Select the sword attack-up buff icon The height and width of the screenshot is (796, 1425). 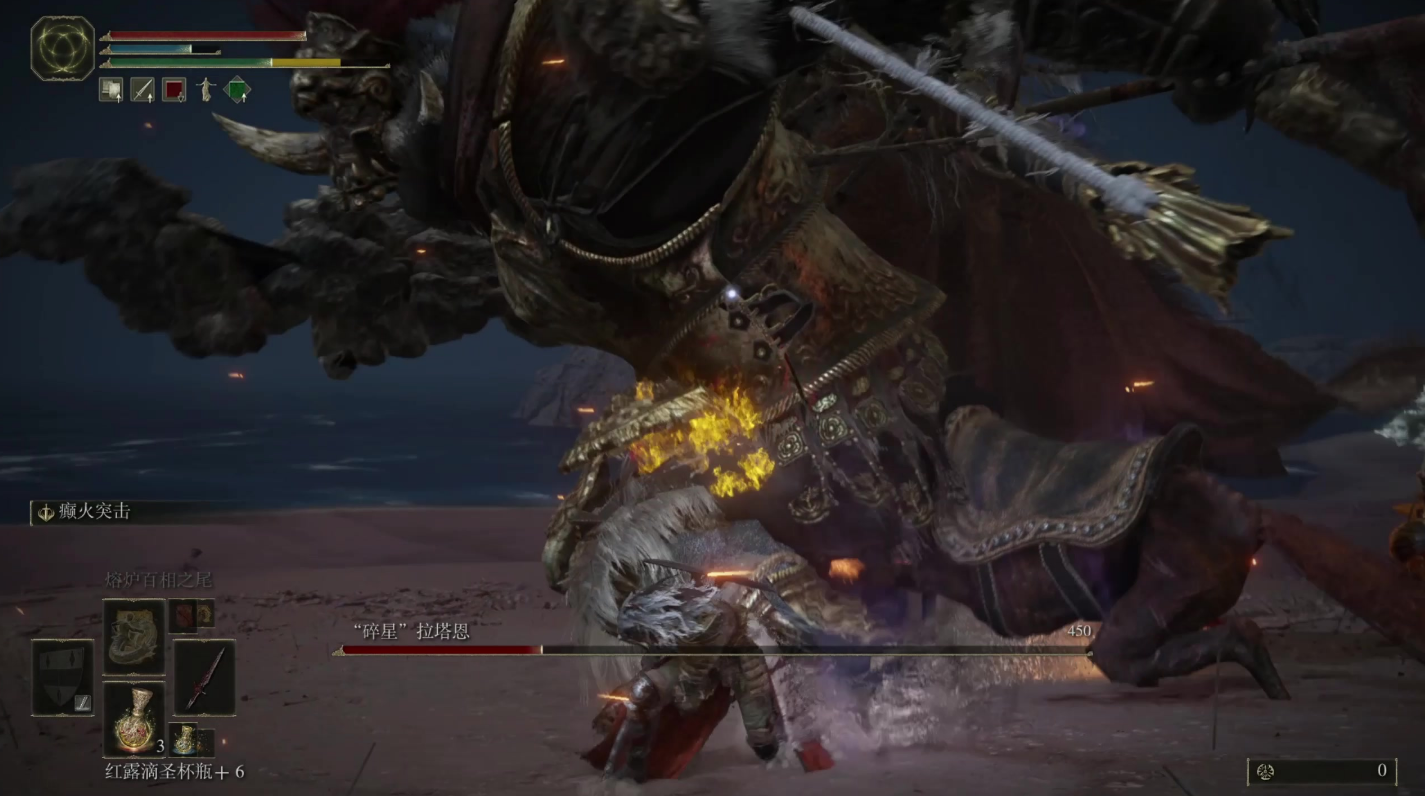[x=142, y=90]
